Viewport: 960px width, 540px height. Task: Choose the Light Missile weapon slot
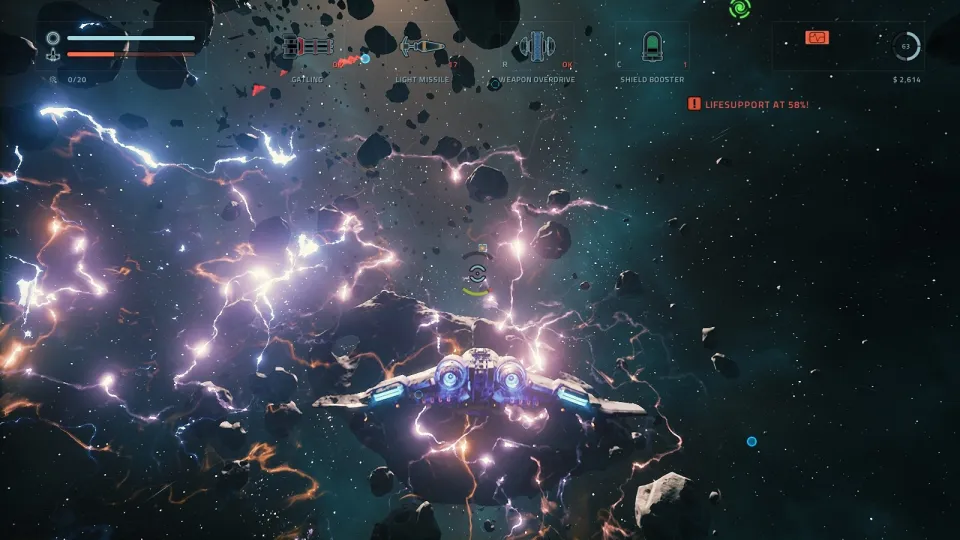[421, 46]
